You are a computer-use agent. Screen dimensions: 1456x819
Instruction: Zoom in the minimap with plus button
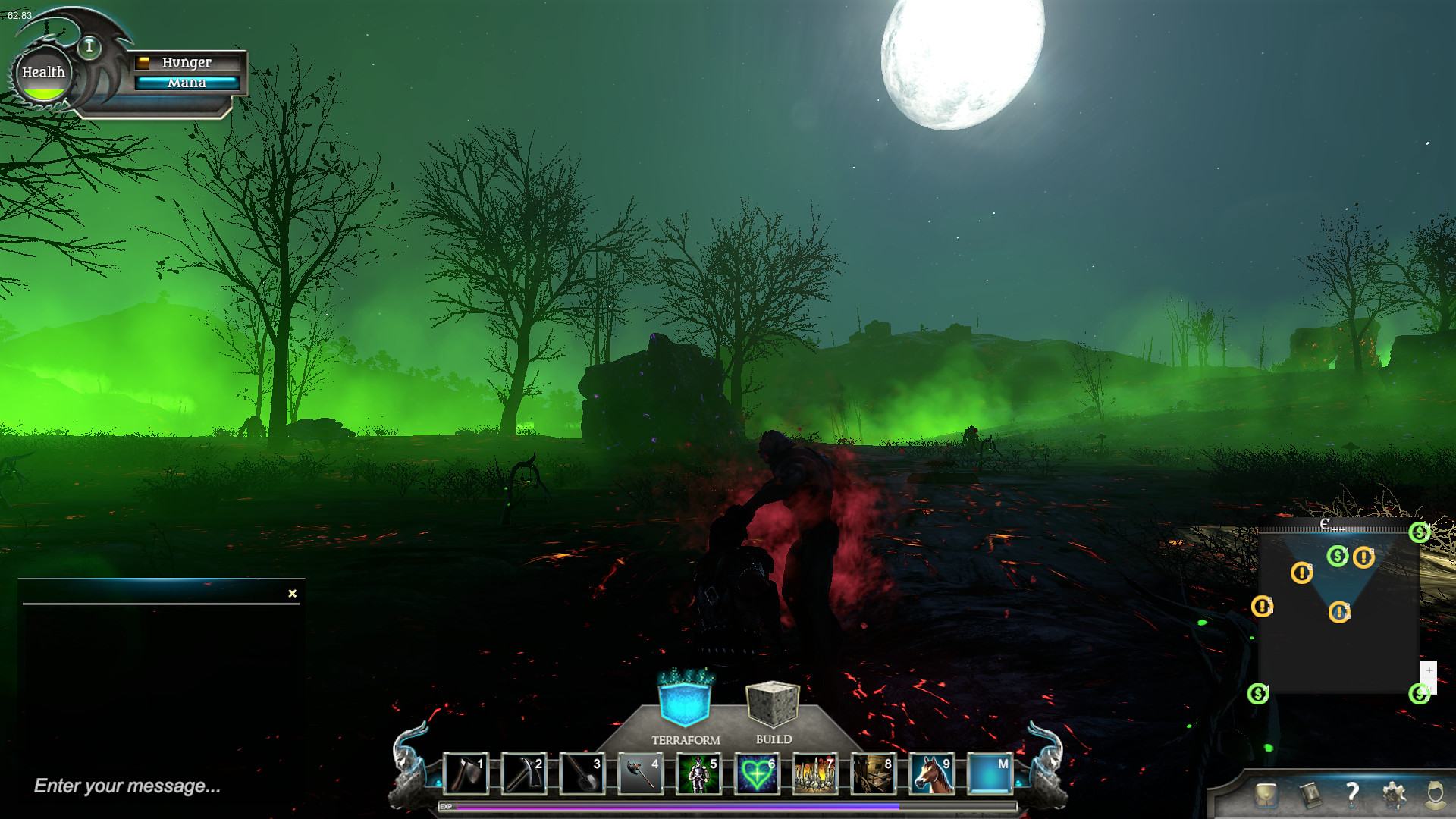[1429, 671]
